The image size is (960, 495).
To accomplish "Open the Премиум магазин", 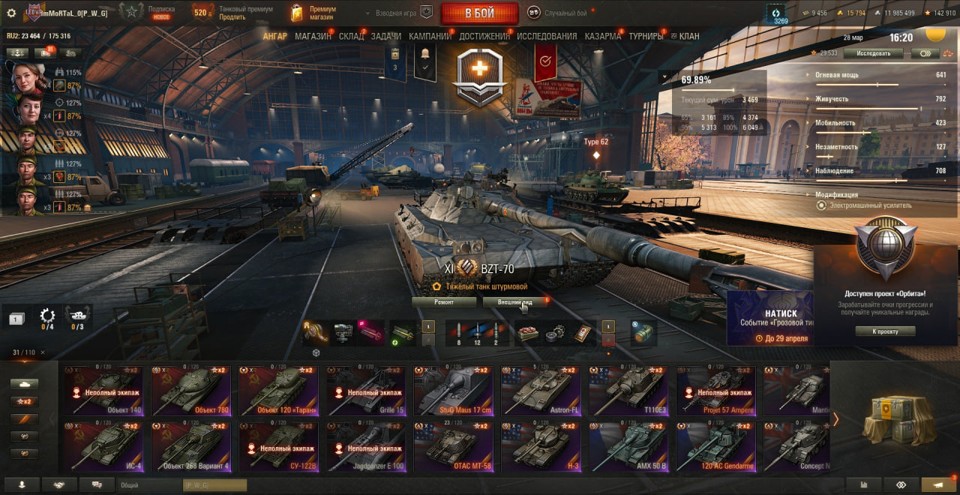I will pyautogui.click(x=313, y=13).
